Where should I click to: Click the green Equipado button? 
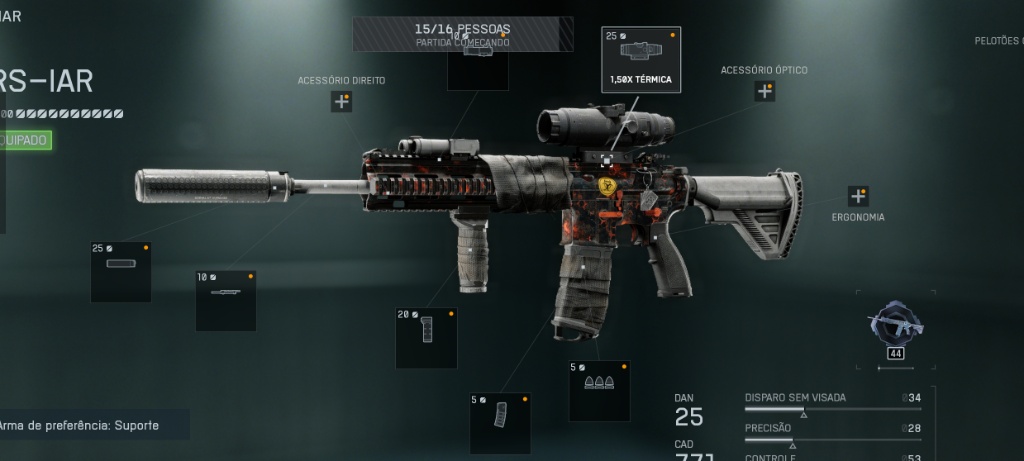tap(25, 140)
